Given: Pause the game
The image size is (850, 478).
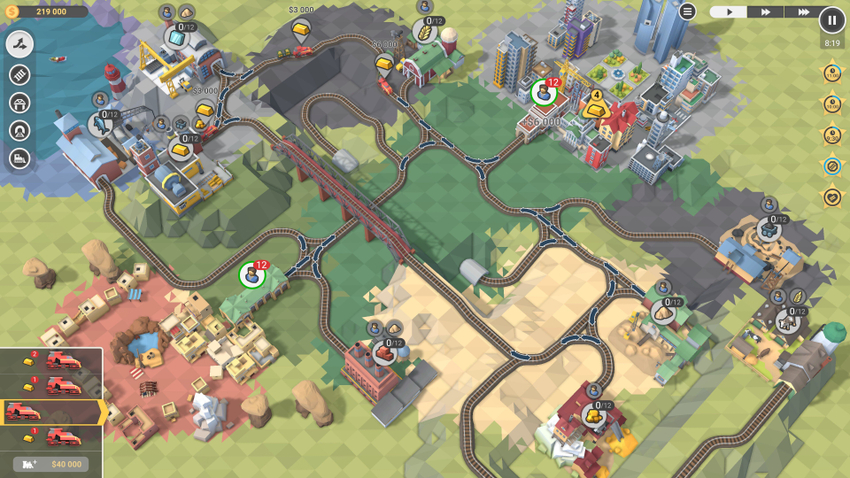Looking at the screenshot, I should coord(832,20).
